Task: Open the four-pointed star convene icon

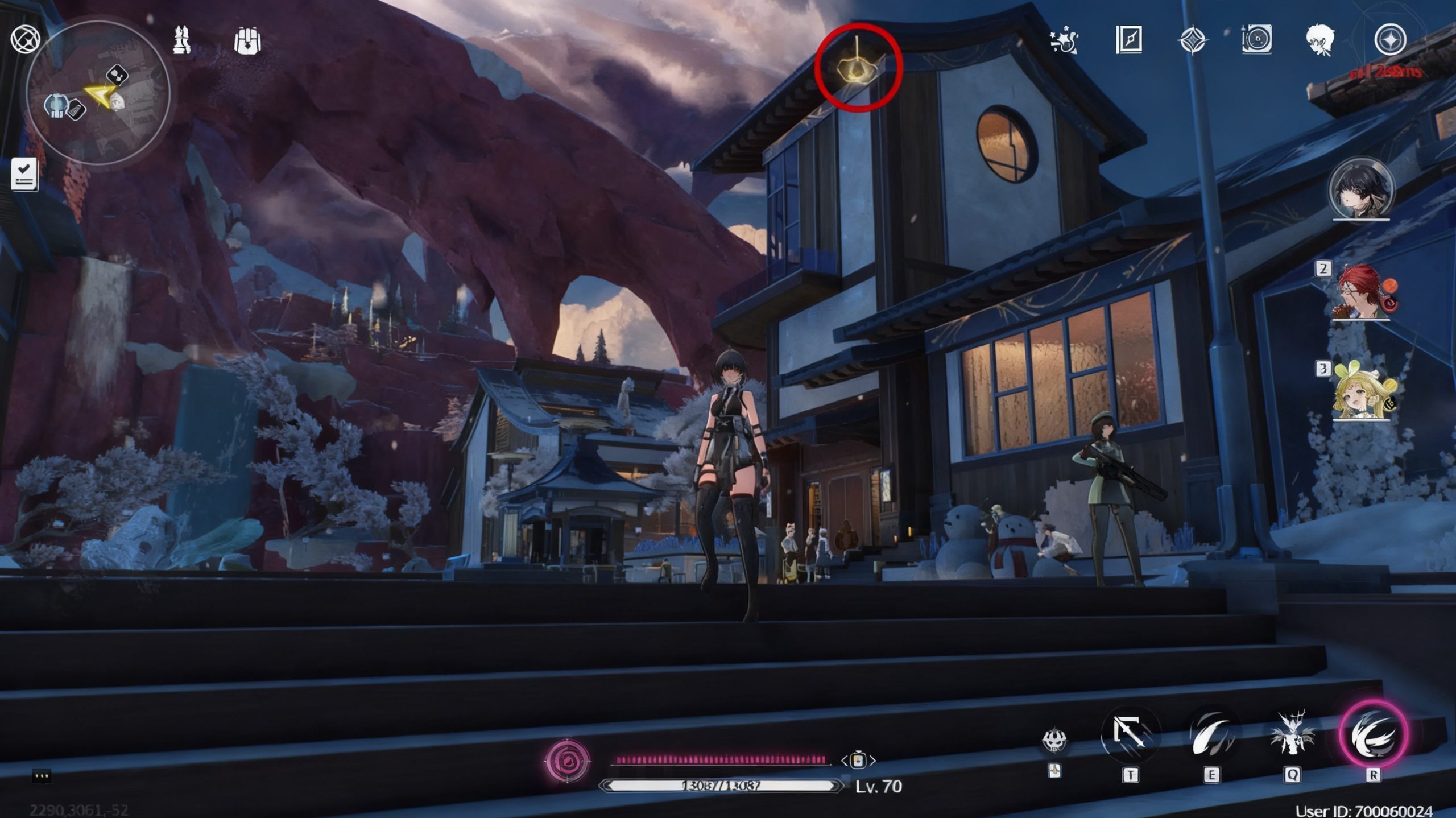Action: coord(1193,40)
